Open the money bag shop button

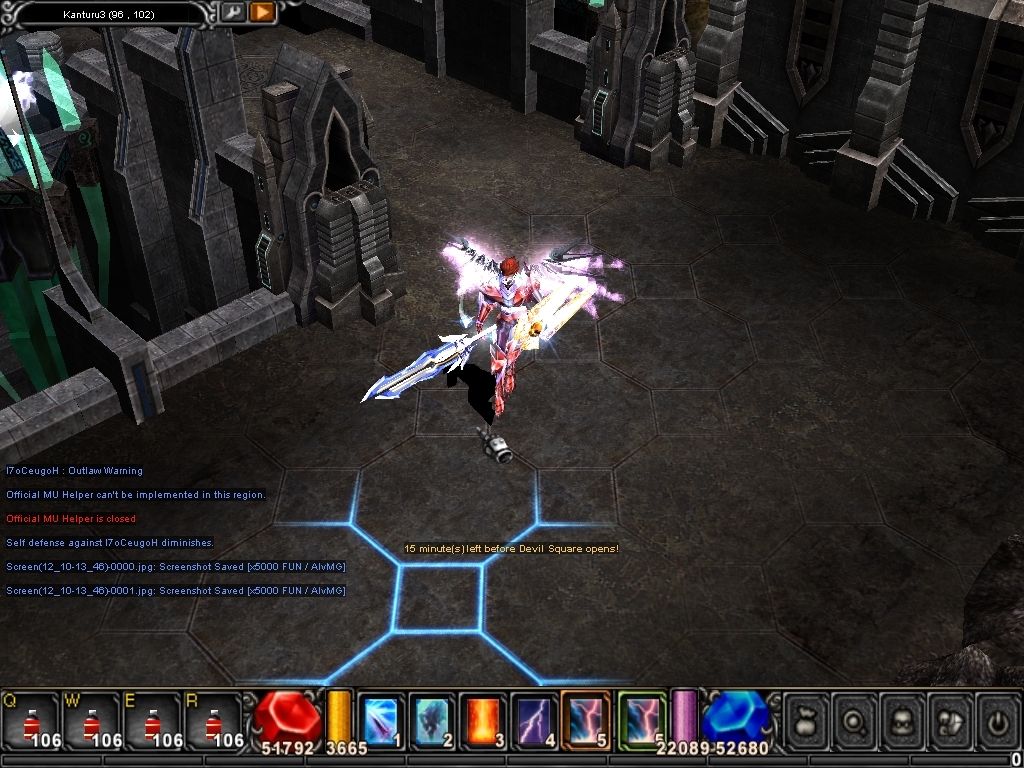[807, 719]
